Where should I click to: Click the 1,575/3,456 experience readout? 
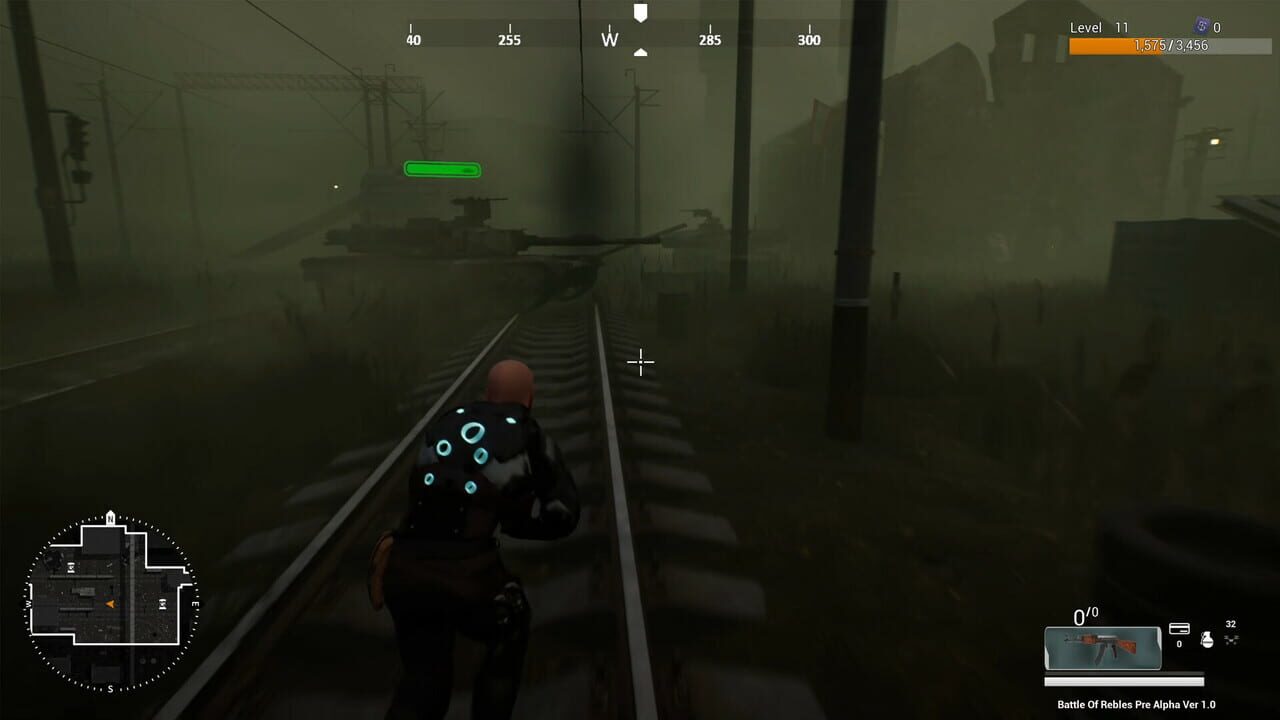(1172, 46)
